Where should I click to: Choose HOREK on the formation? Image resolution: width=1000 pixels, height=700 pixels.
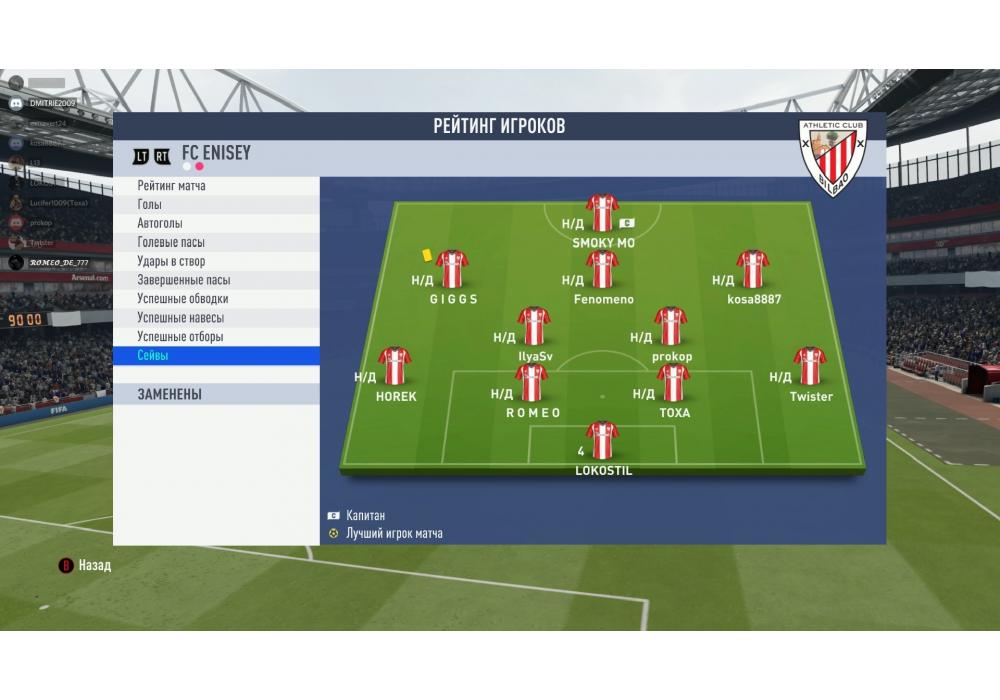point(394,366)
